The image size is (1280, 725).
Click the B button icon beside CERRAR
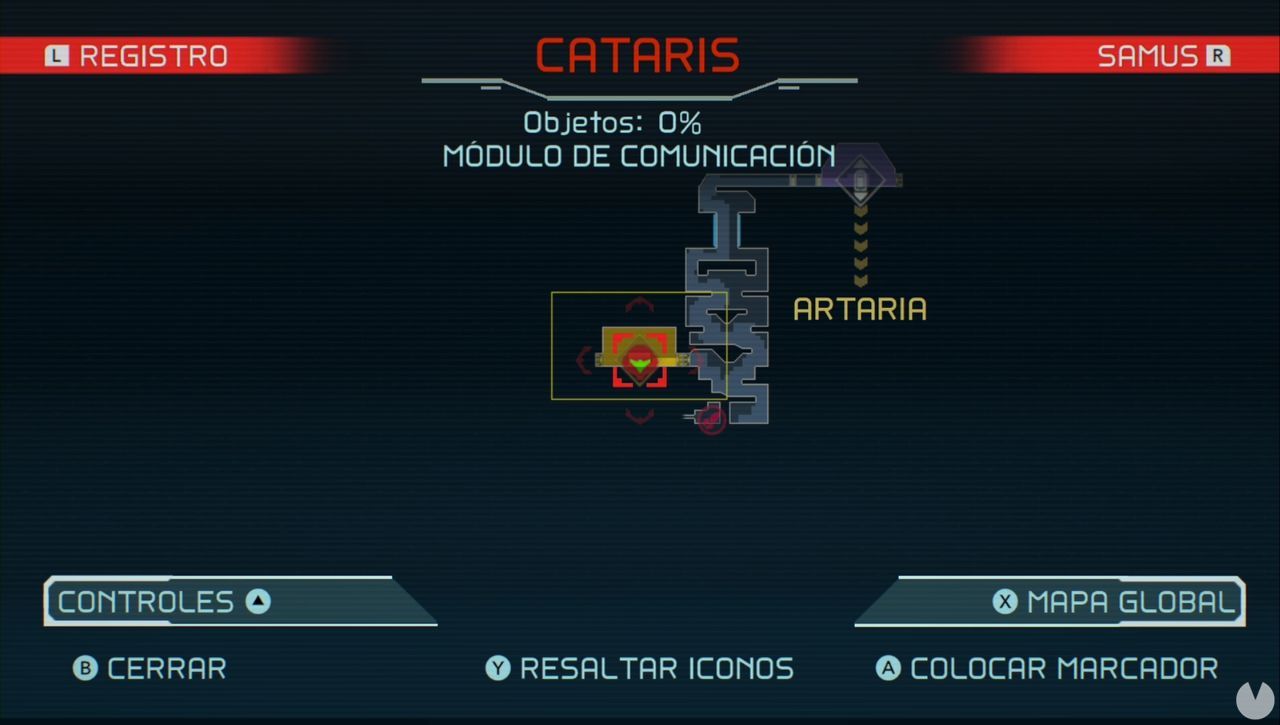pyautogui.click(x=88, y=669)
